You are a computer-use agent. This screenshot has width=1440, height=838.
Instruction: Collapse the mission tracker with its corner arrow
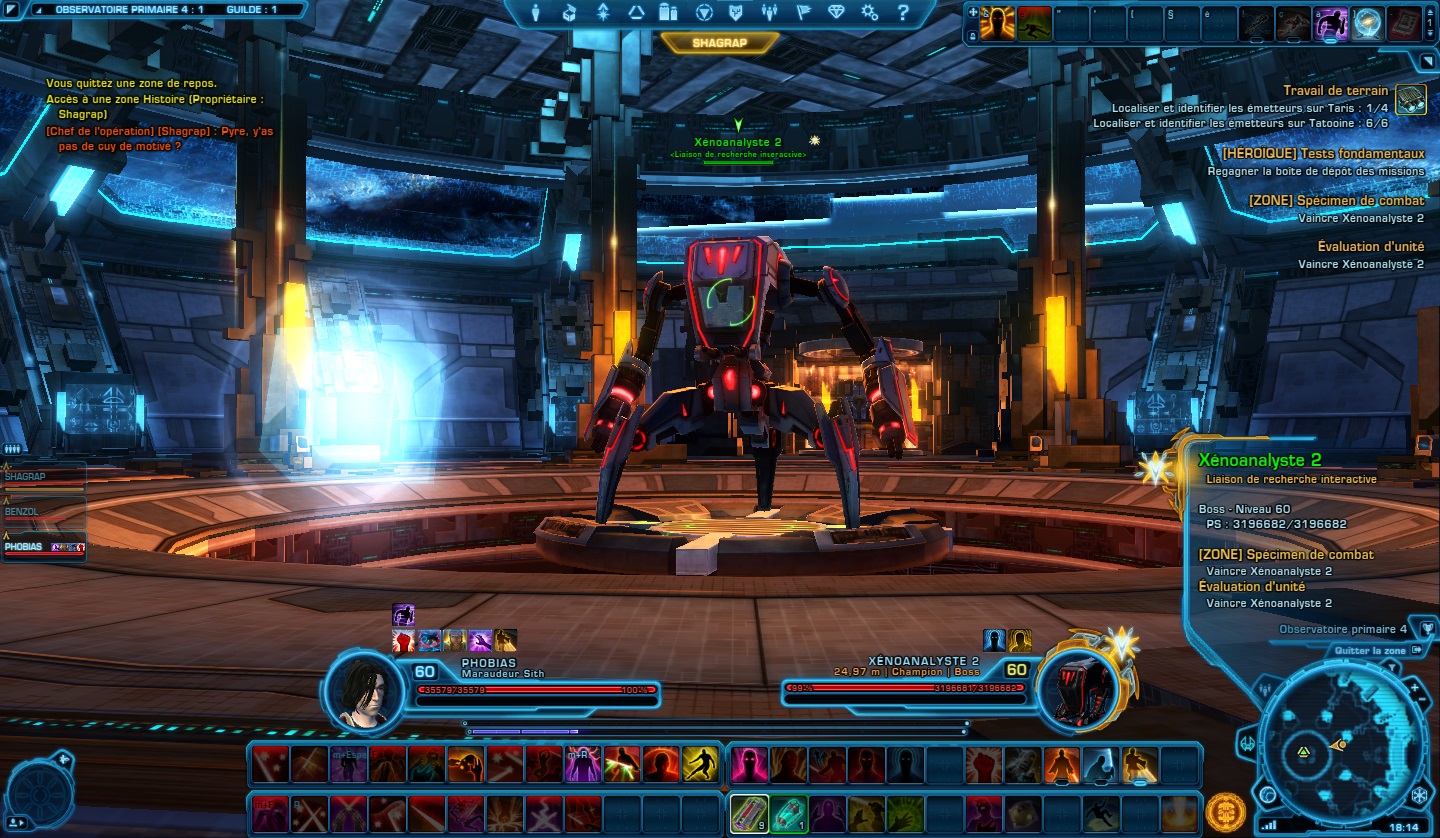coord(1427,61)
